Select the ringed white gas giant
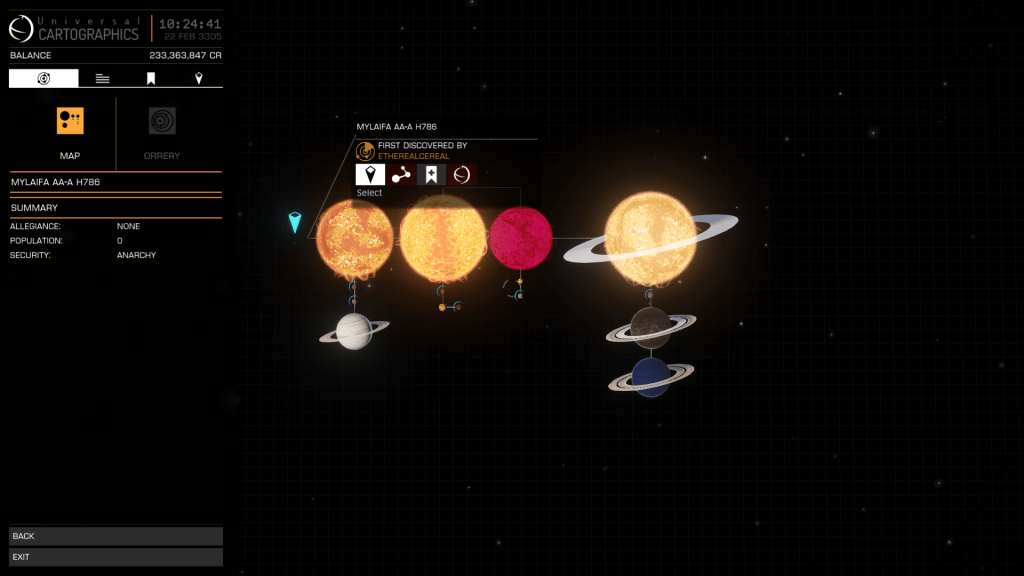 (354, 331)
